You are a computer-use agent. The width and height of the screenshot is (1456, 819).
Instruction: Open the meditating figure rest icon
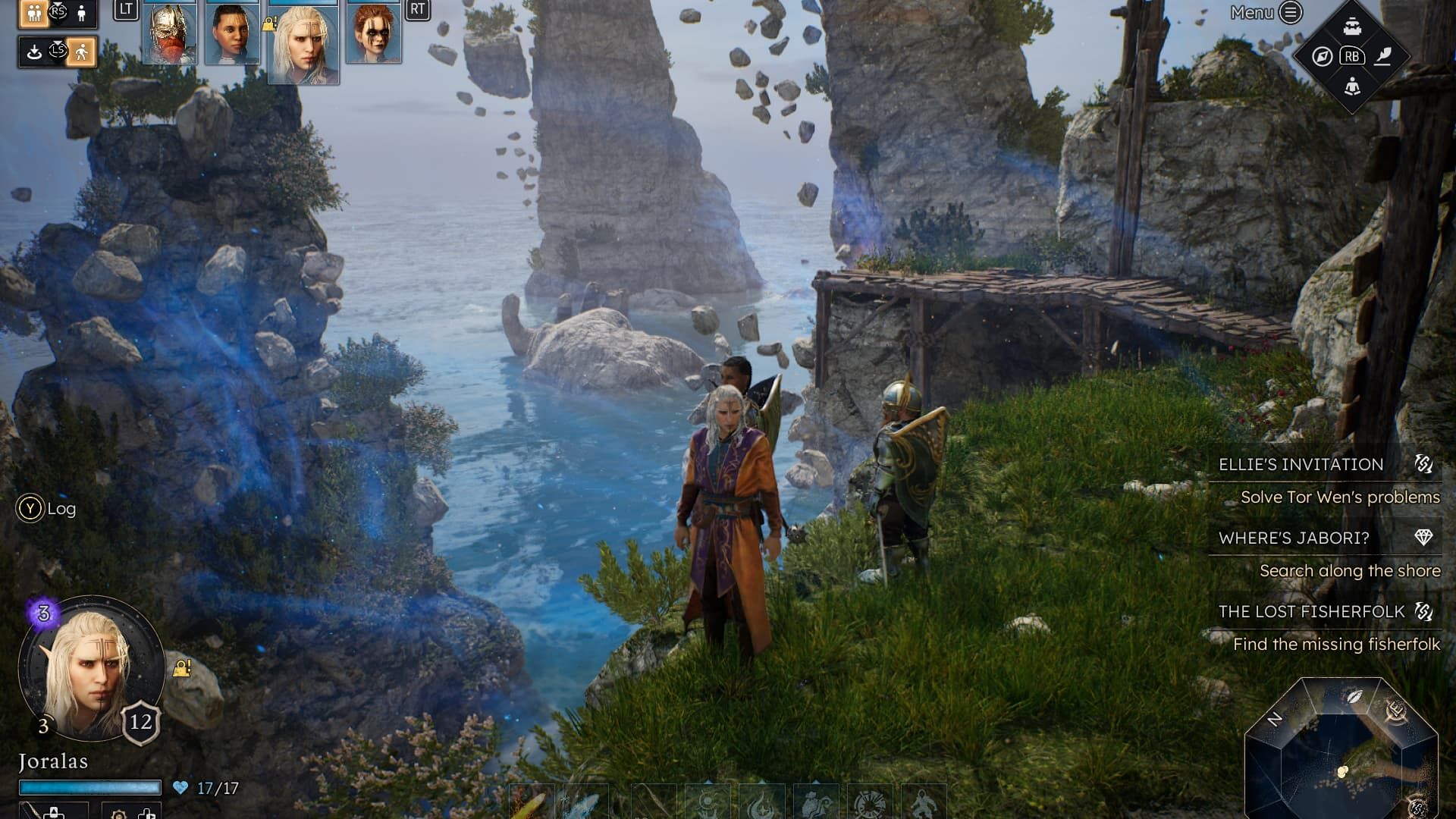tap(1352, 86)
